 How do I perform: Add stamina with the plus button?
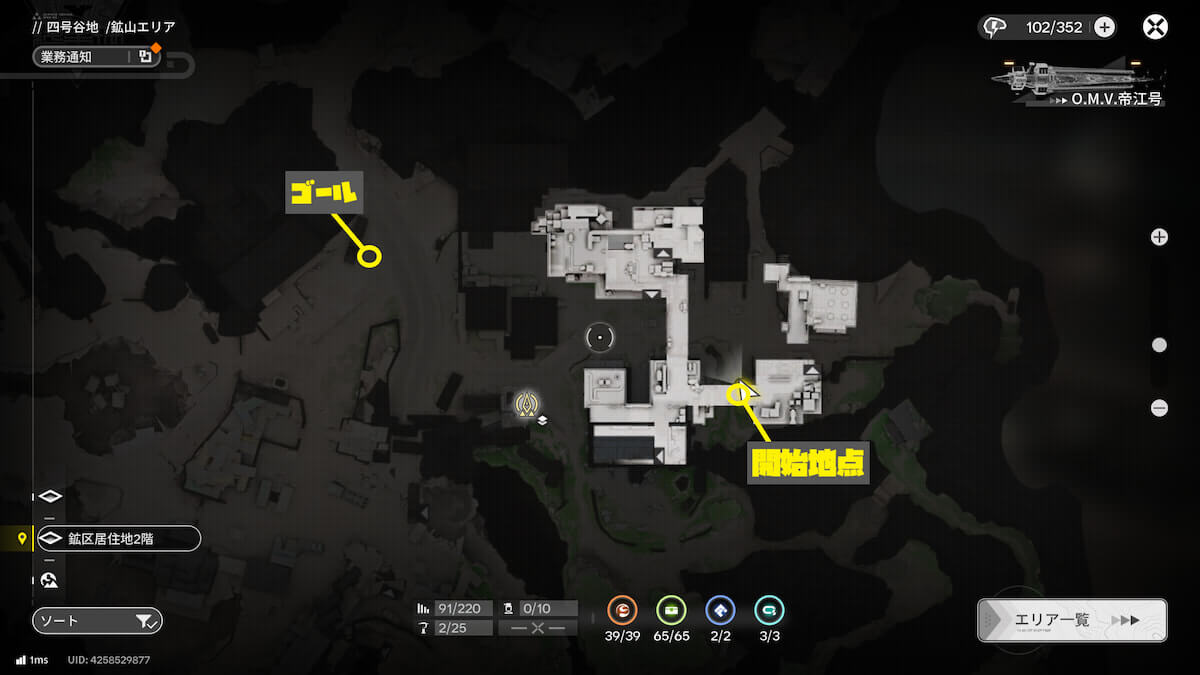(1104, 27)
